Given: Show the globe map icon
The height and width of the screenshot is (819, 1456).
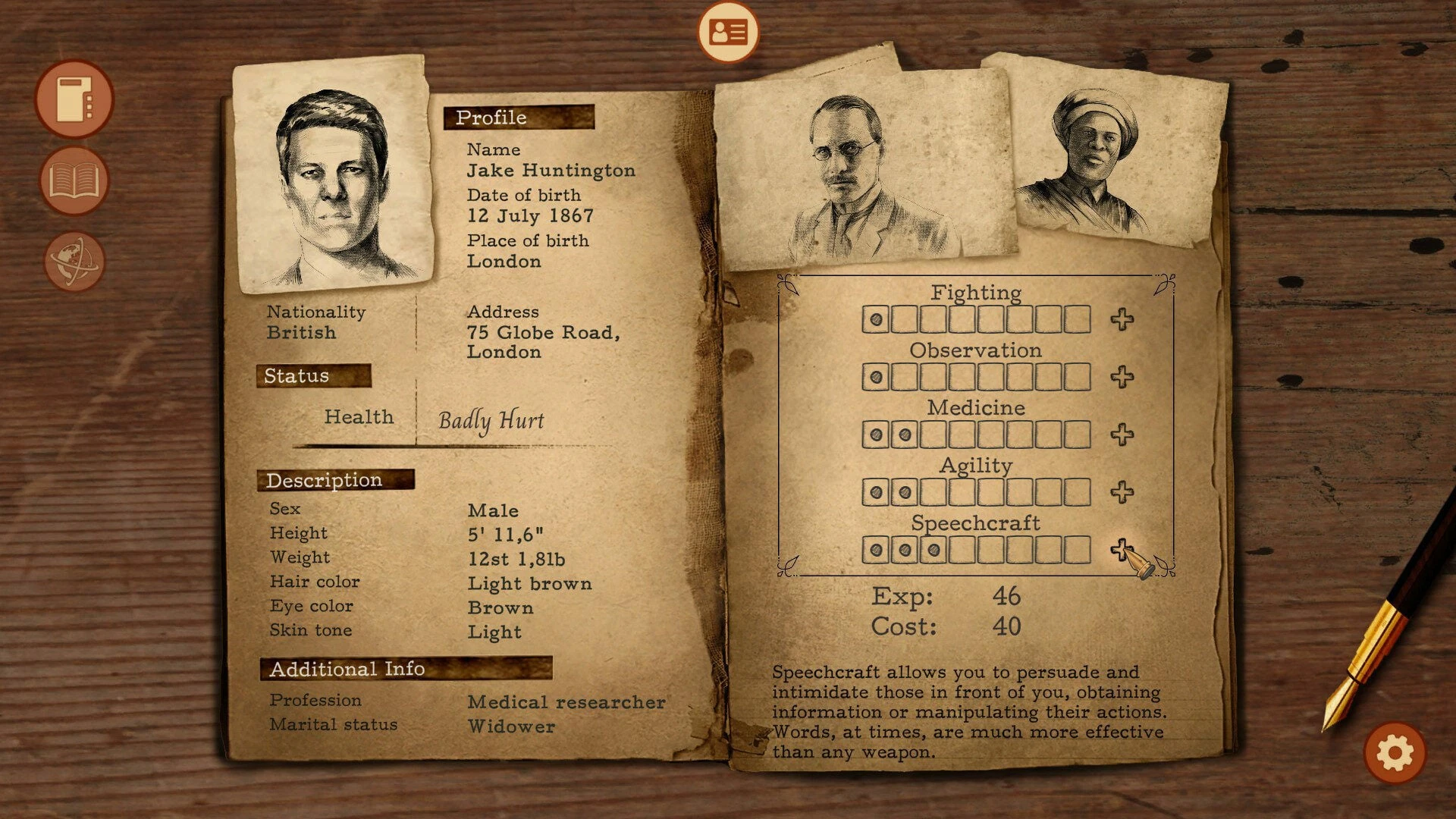Looking at the screenshot, I should [x=74, y=262].
